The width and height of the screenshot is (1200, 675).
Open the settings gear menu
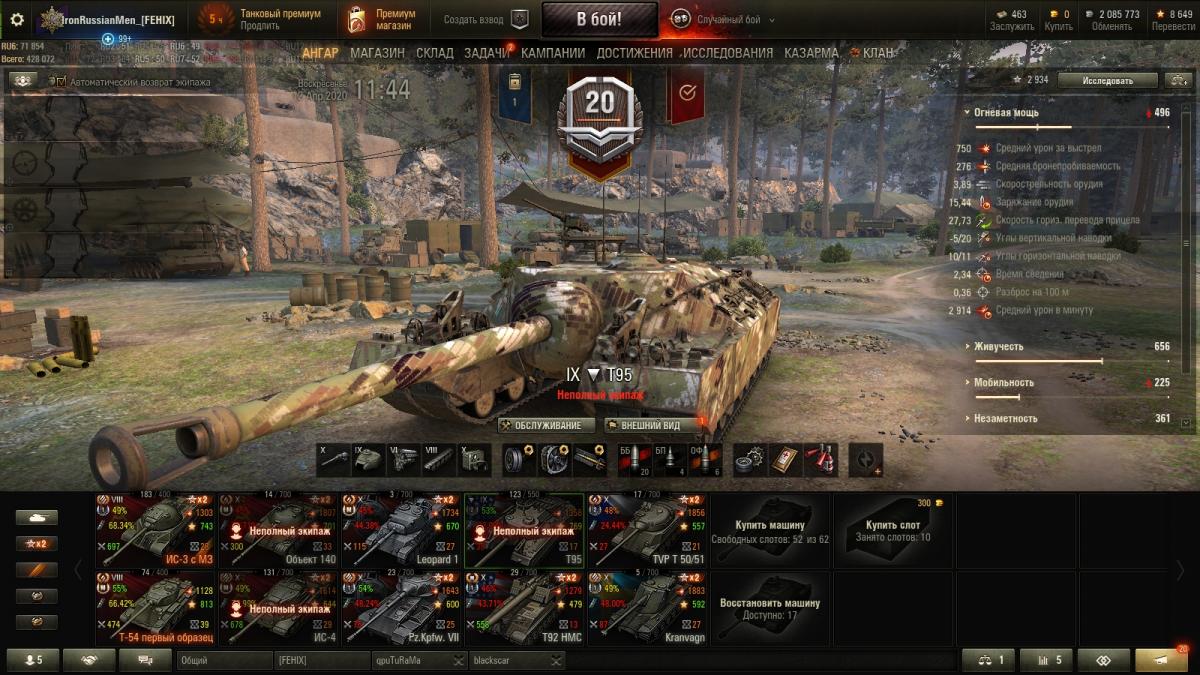tap(17, 19)
